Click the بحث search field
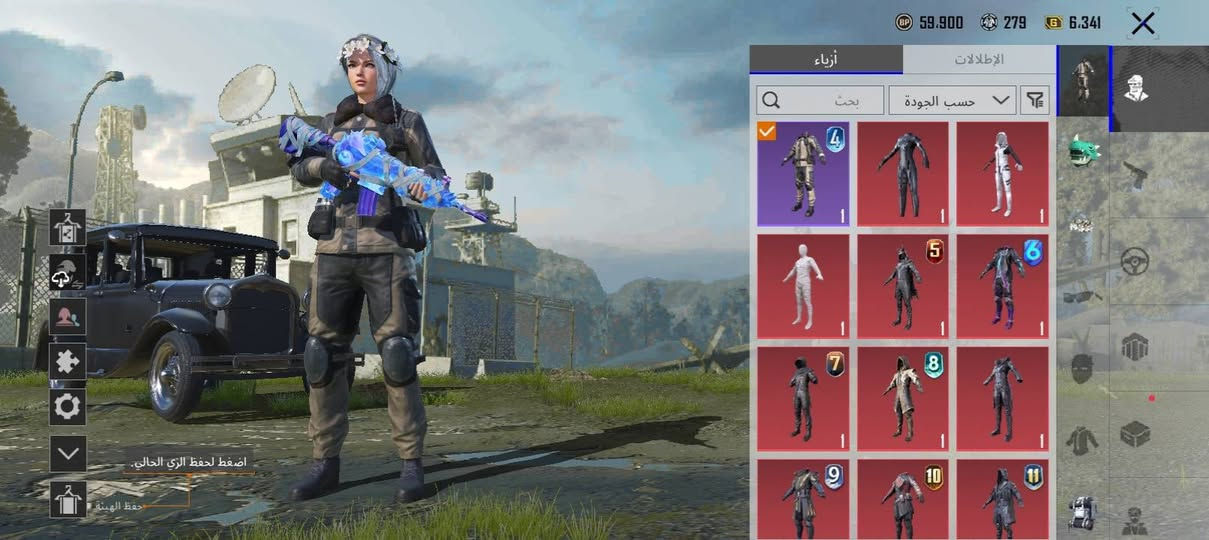Screen dimensions: 1209x540 [x=821, y=100]
